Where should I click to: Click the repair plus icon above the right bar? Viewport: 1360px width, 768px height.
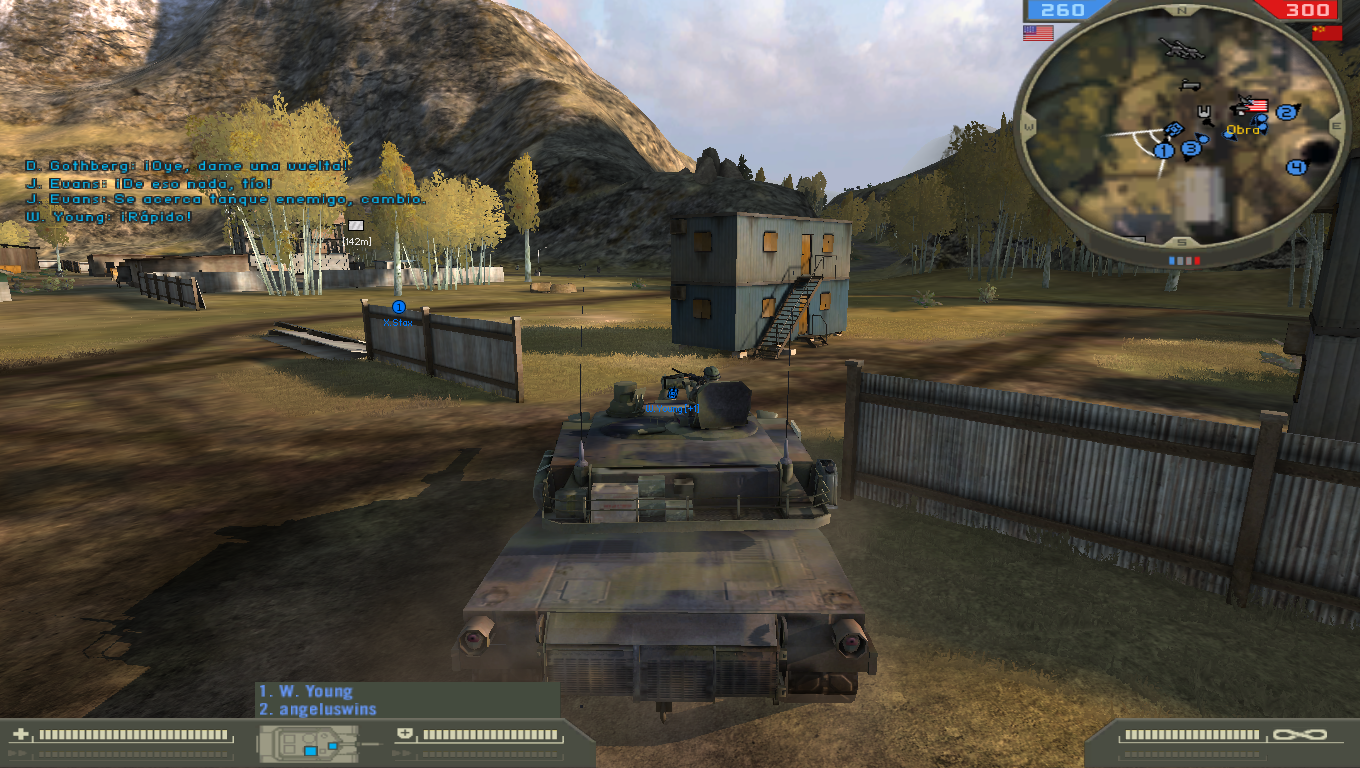click(404, 733)
